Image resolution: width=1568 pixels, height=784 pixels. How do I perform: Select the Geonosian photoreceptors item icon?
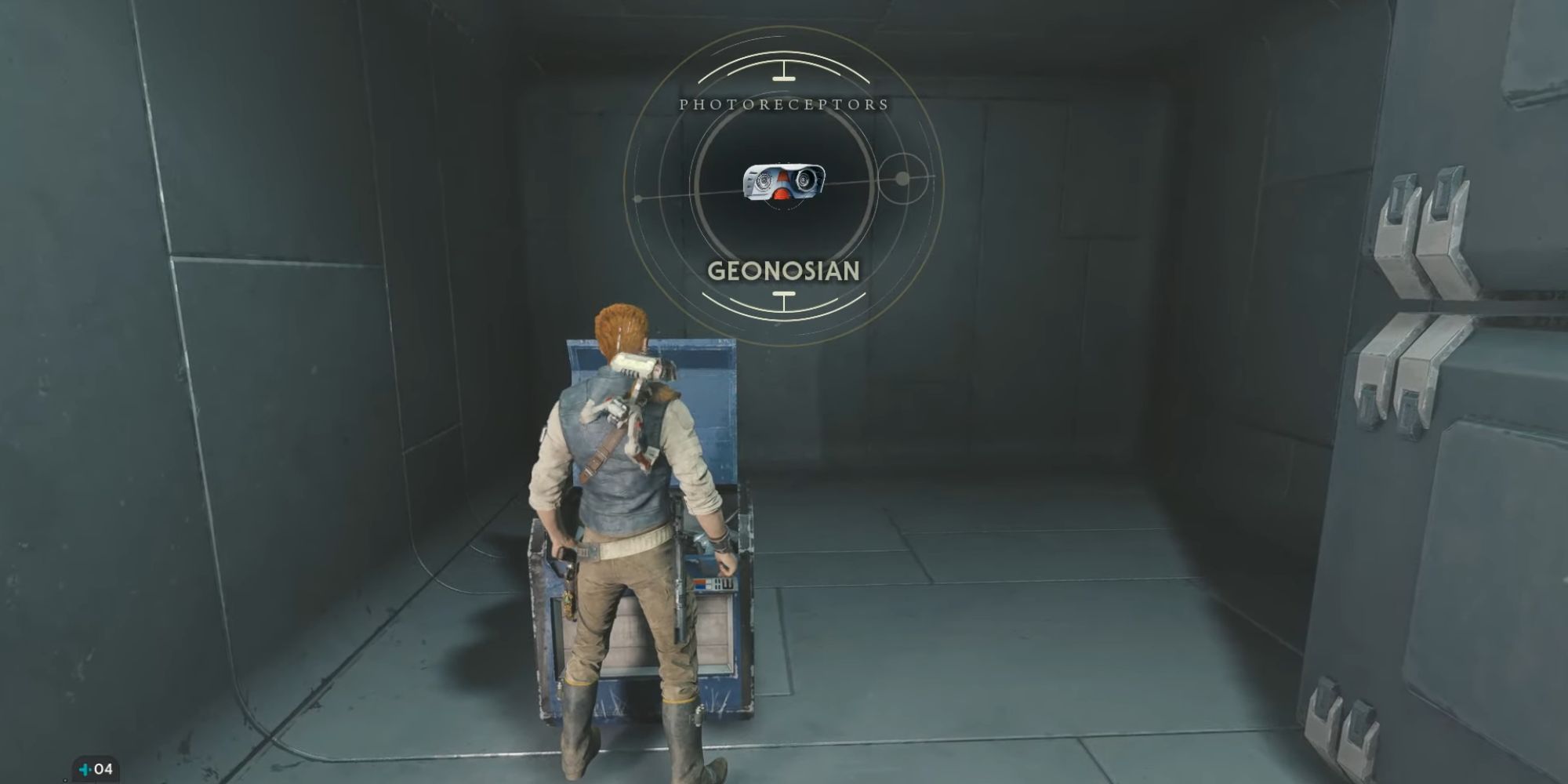(784, 184)
